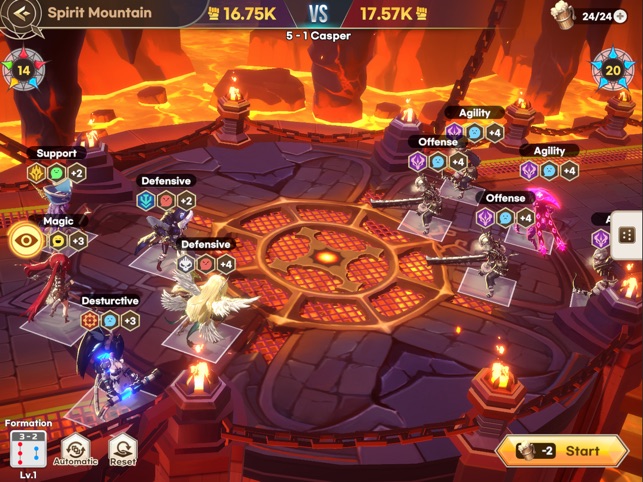This screenshot has width=643, height=482.
Task: Tap the Automatic placement button
Action: click(x=76, y=451)
